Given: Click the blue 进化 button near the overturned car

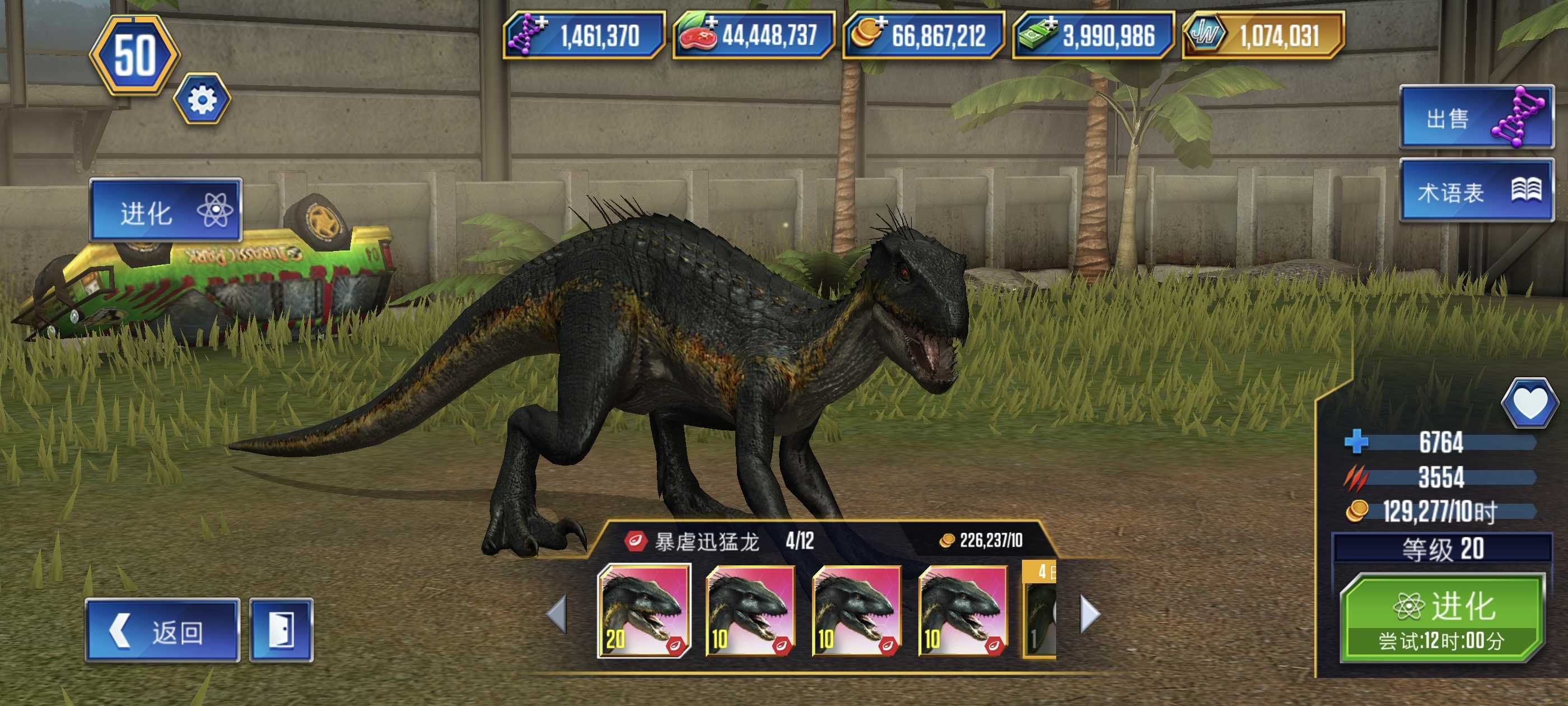Looking at the screenshot, I should [166, 211].
